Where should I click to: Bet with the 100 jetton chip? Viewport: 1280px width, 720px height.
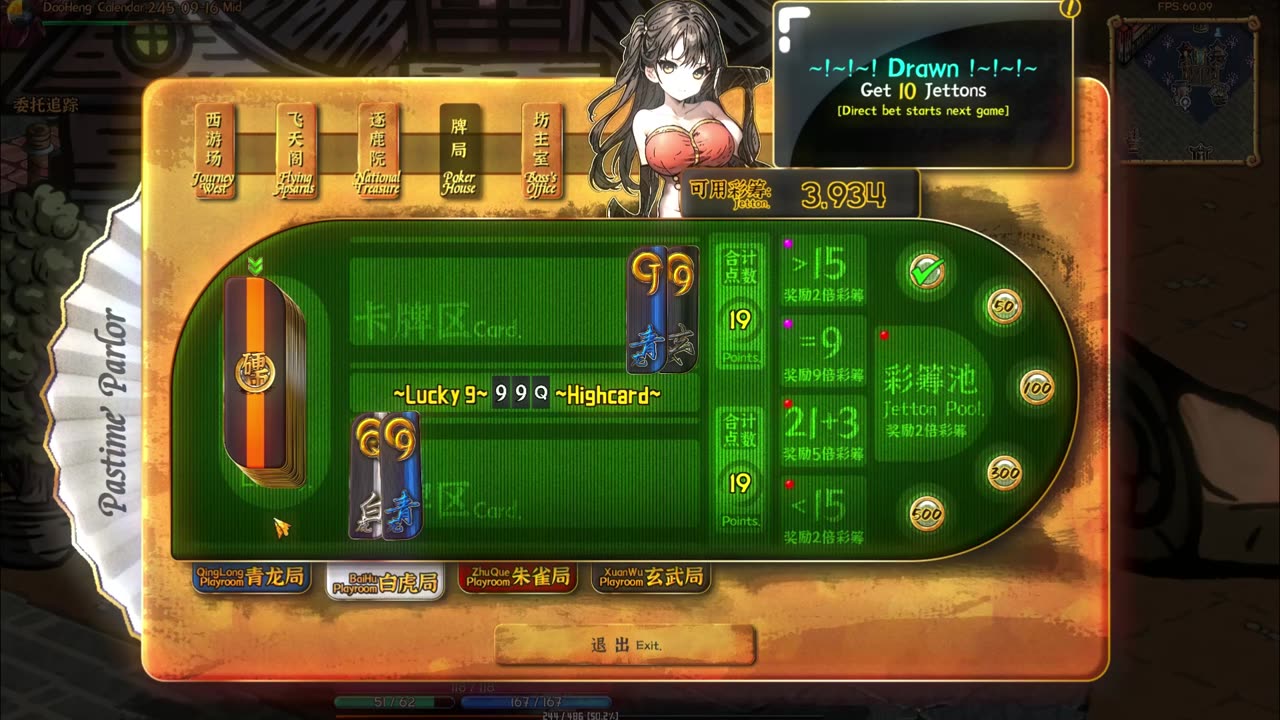pos(1037,386)
